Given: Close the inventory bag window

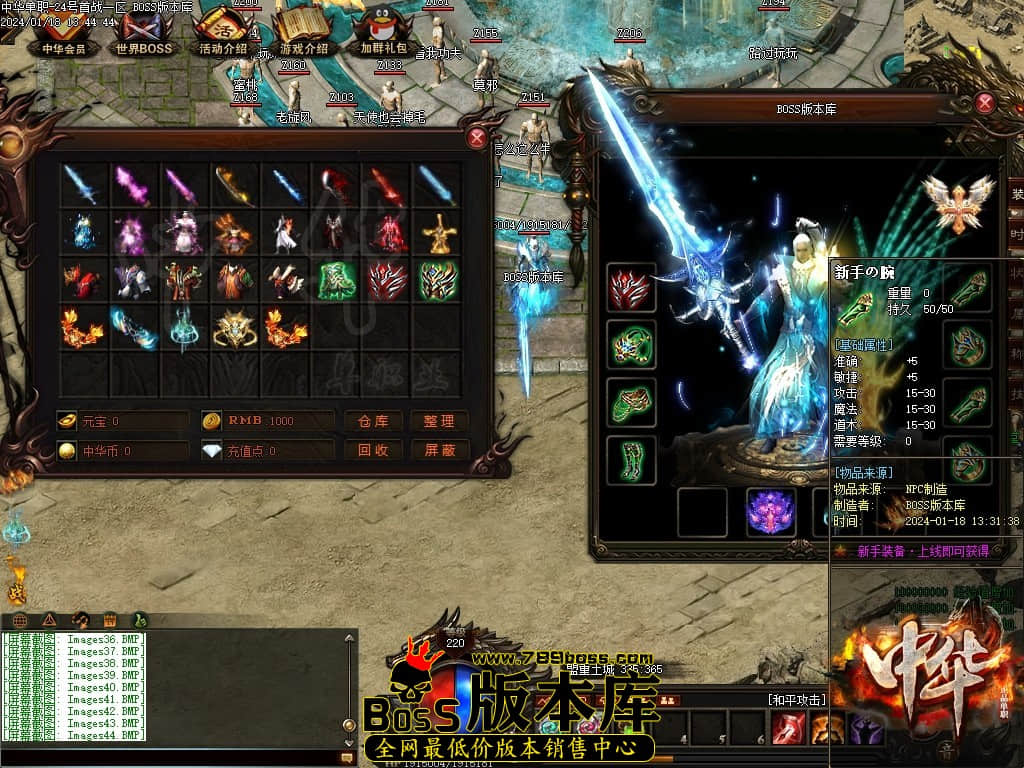Looking at the screenshot, I should [x=477, y=138].
